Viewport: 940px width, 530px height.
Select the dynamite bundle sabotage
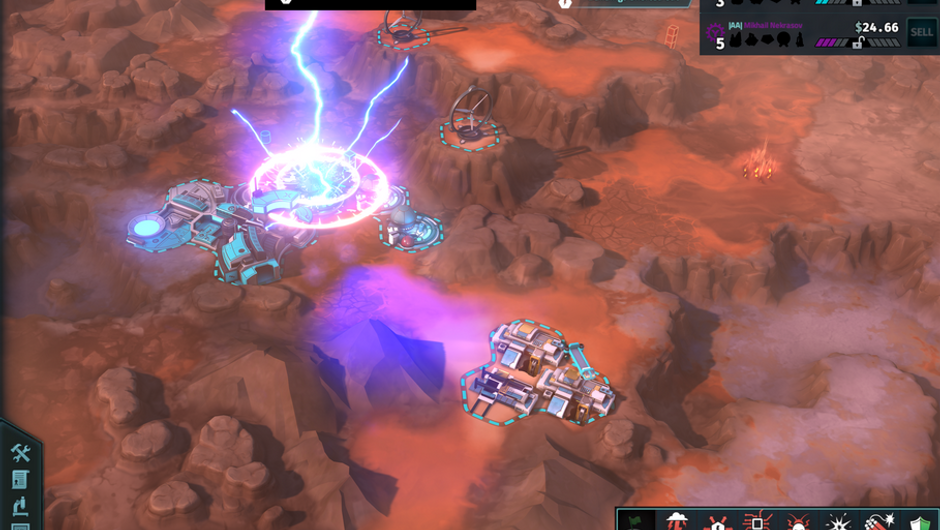coord(878,521)
